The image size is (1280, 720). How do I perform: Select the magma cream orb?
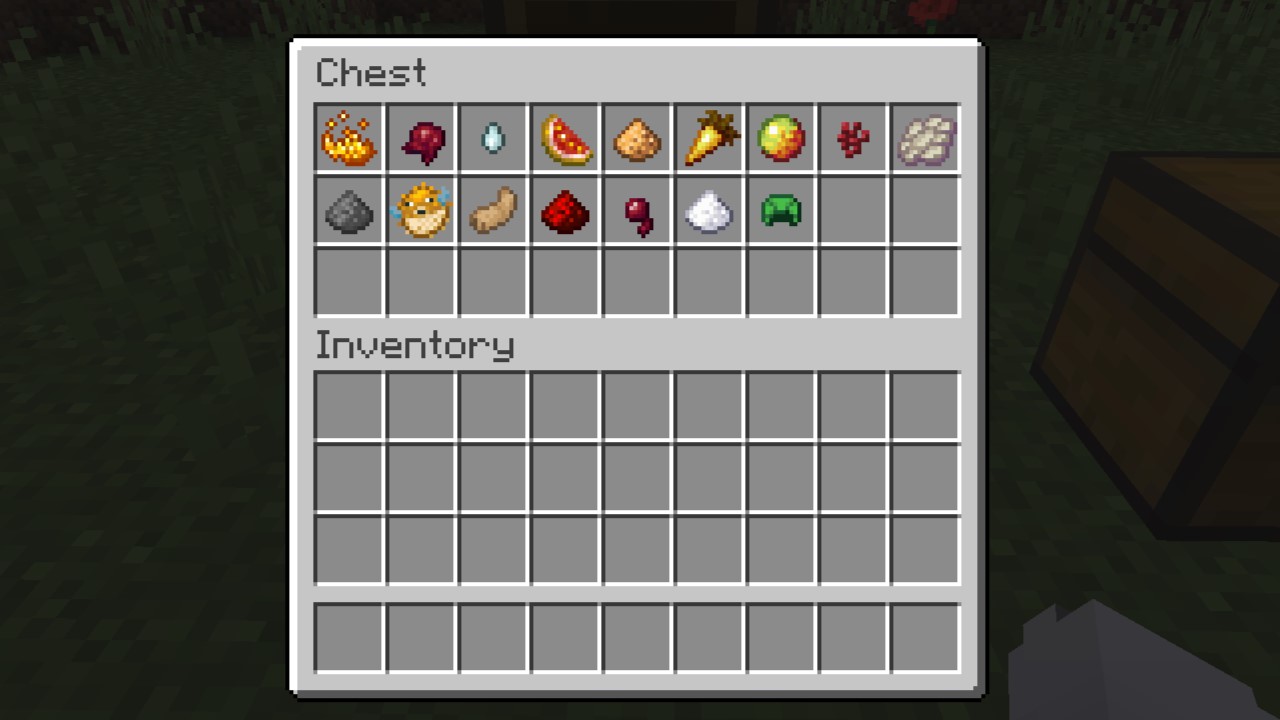pyautogui.click(x=780, y=139)
